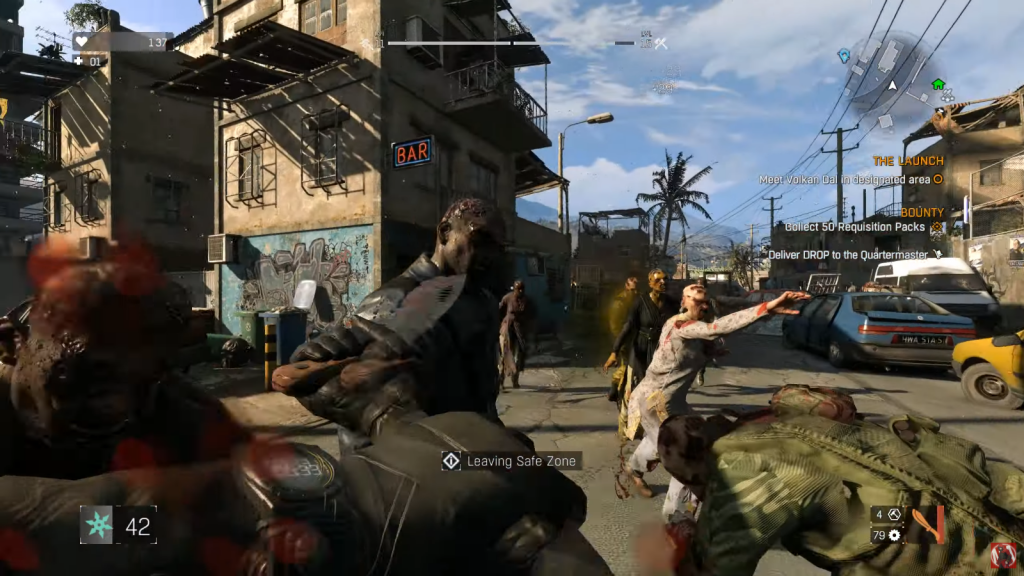Select the green safe house marker

(938, 85)
